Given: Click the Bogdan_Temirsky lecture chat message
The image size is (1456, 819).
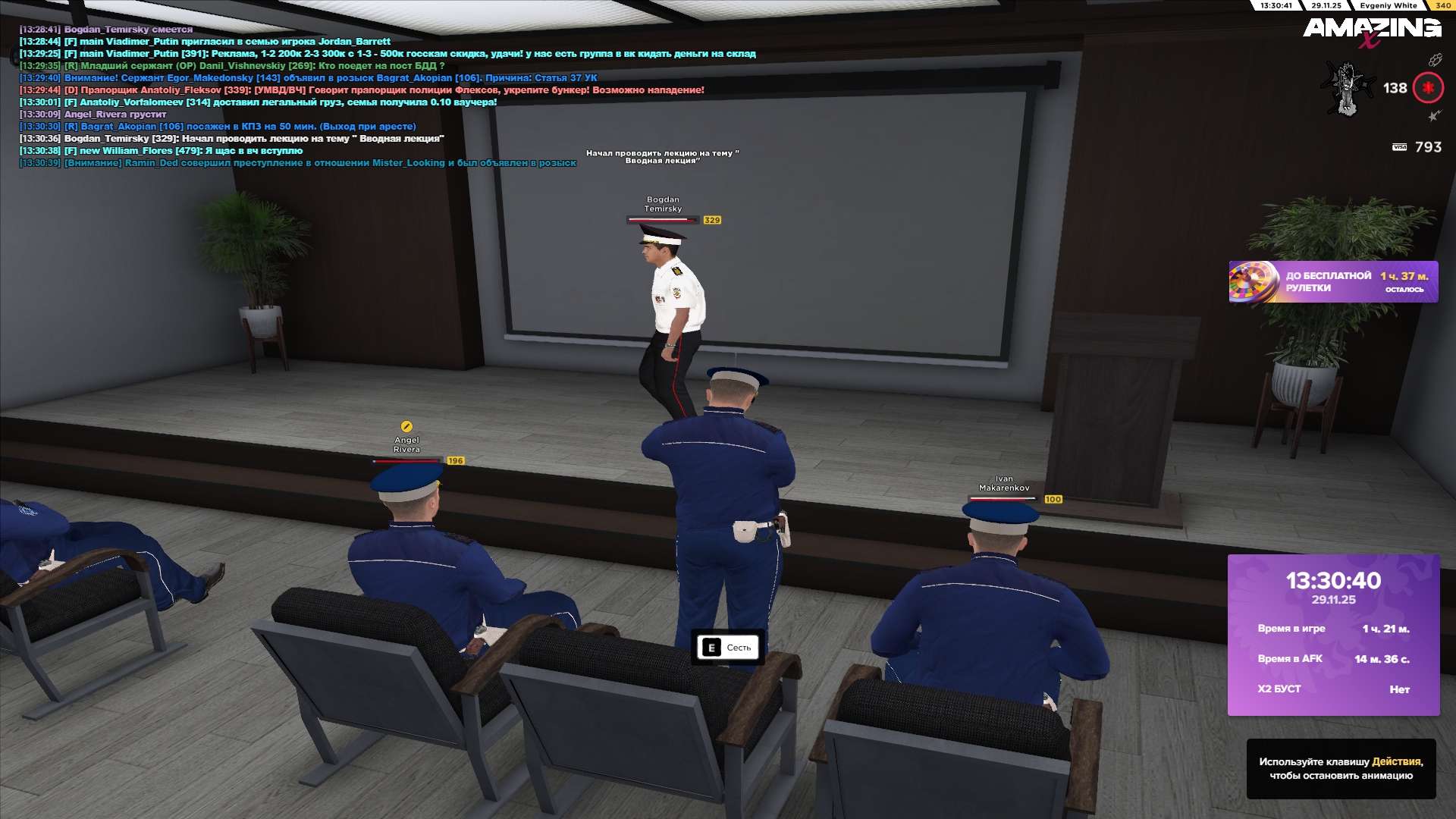Looking at the screenshot, I should [x=253, y=139].
